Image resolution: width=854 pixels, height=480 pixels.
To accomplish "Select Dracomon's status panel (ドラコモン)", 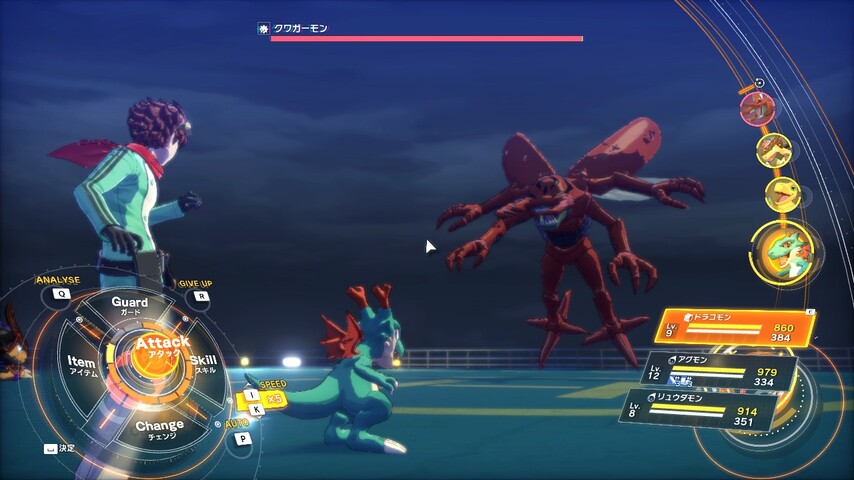I will click(733, 325).
